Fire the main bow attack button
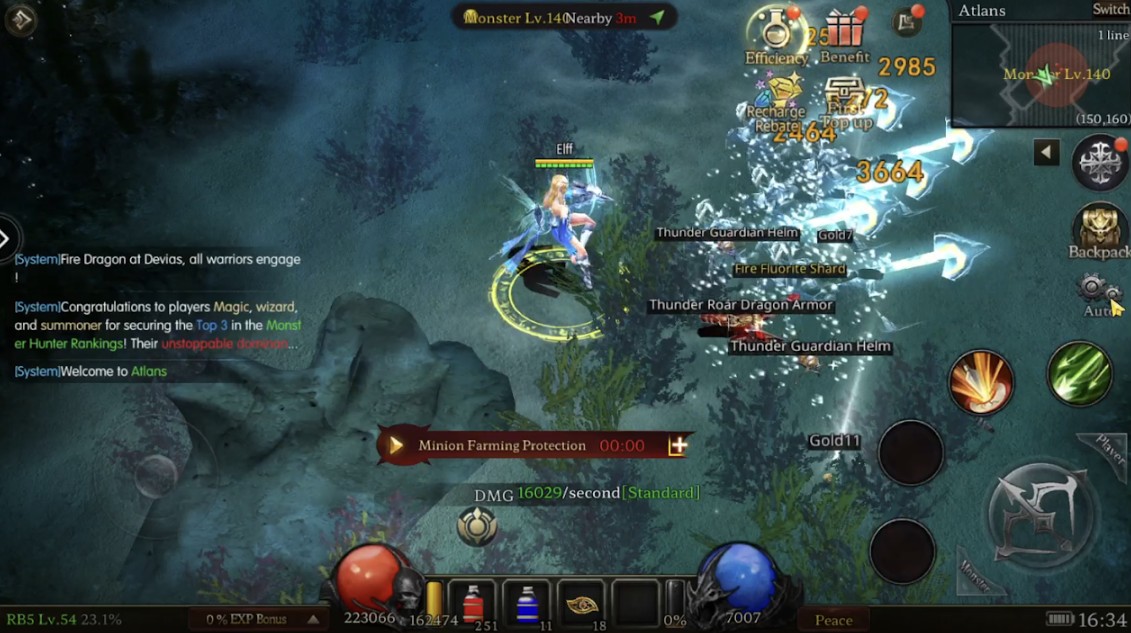This screenshot has width=1131, height=633. 1043,514
